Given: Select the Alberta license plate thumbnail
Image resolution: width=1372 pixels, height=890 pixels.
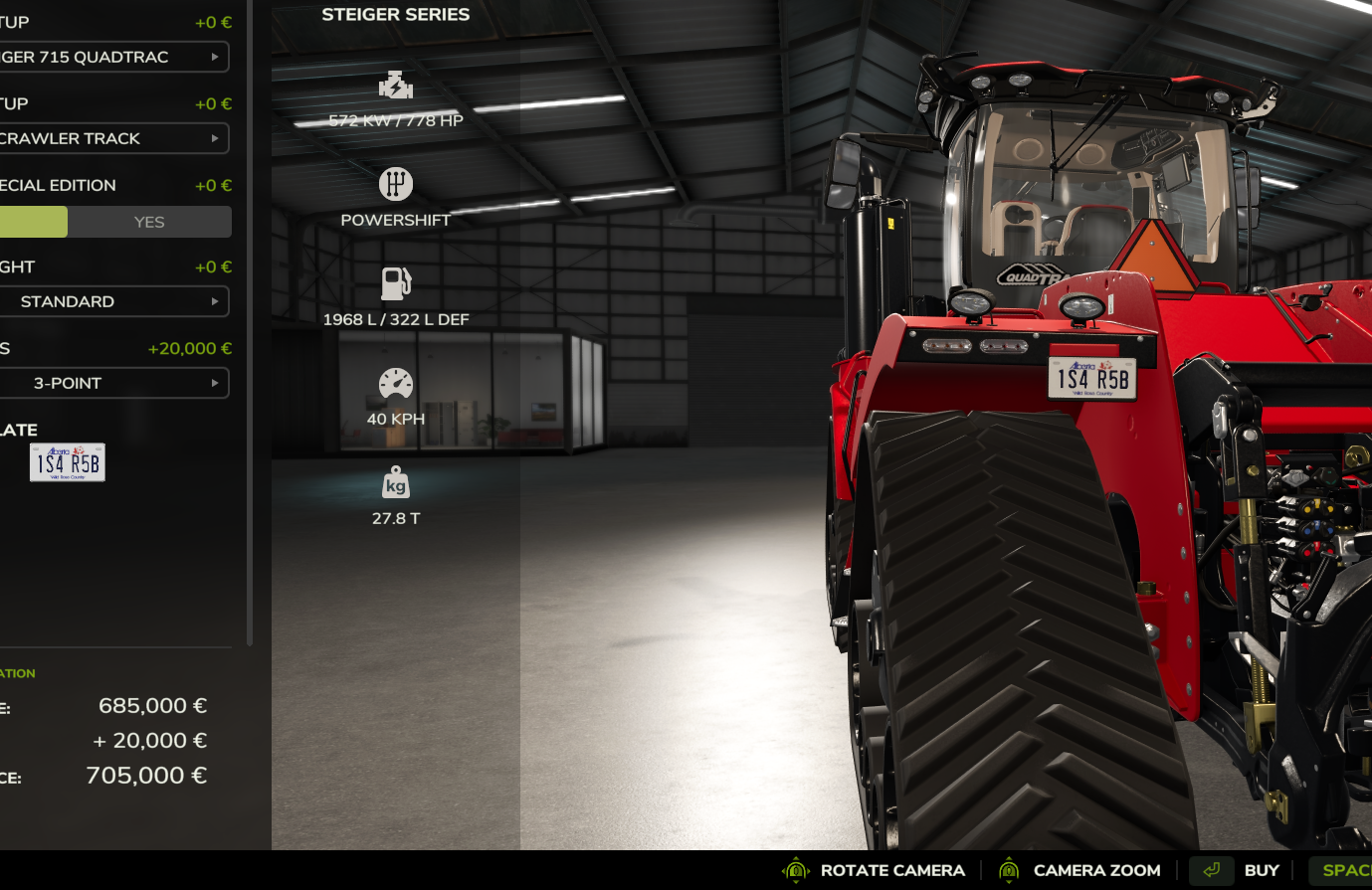Looking at the screenshot, I should tap(68, 462).
